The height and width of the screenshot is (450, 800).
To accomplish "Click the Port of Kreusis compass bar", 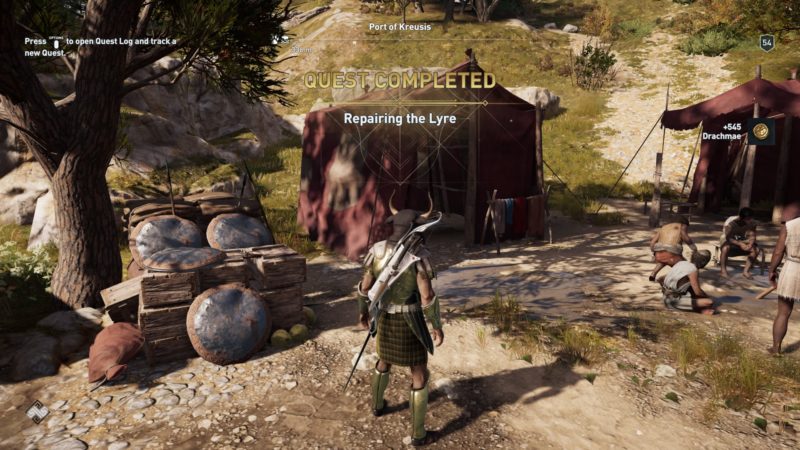I will pyautogui.click(x=399, y=27).
